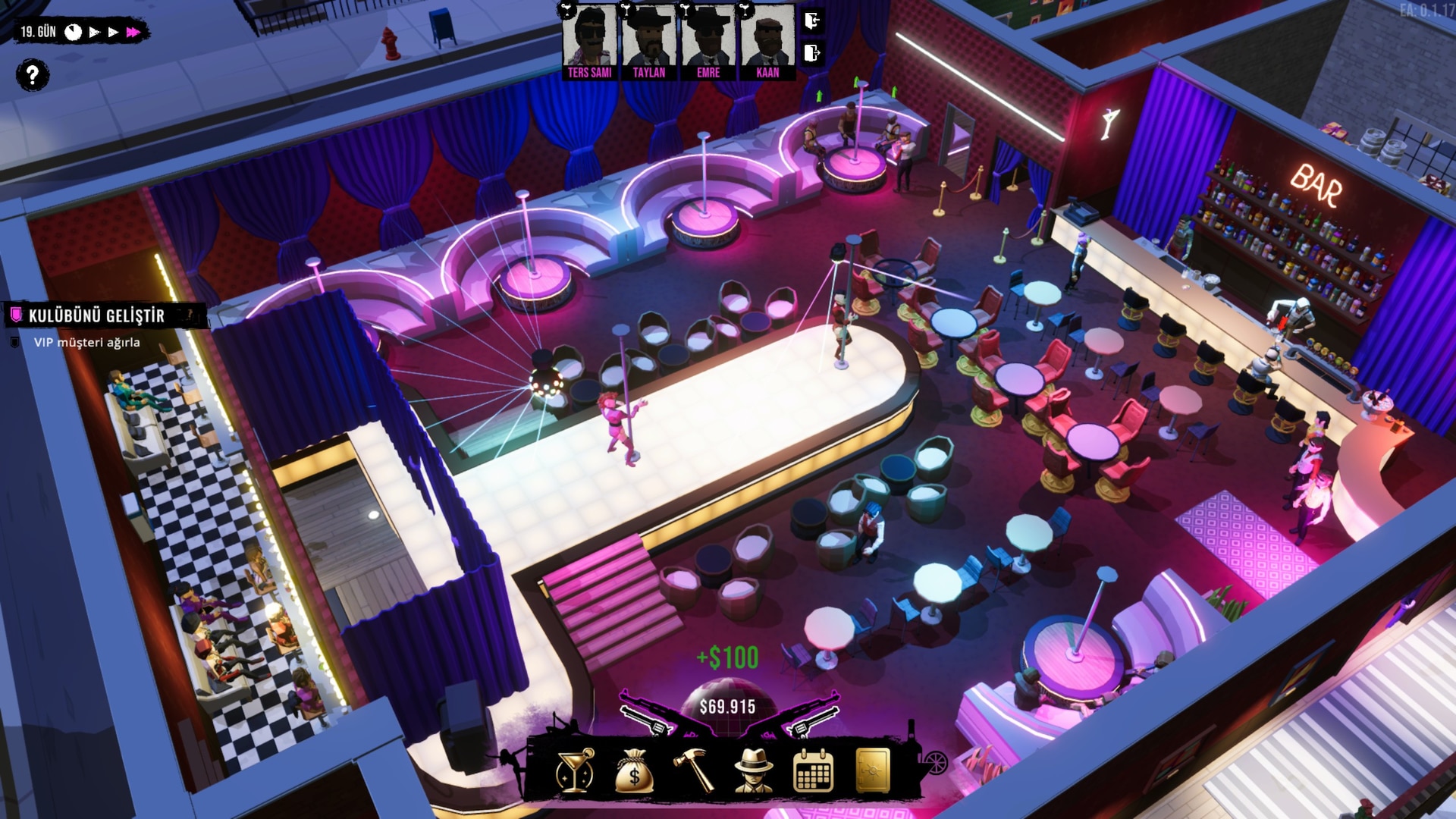Screen dimensions: 1456x819
Task: Open the cocktail glass menu
Action: [574, 772]
